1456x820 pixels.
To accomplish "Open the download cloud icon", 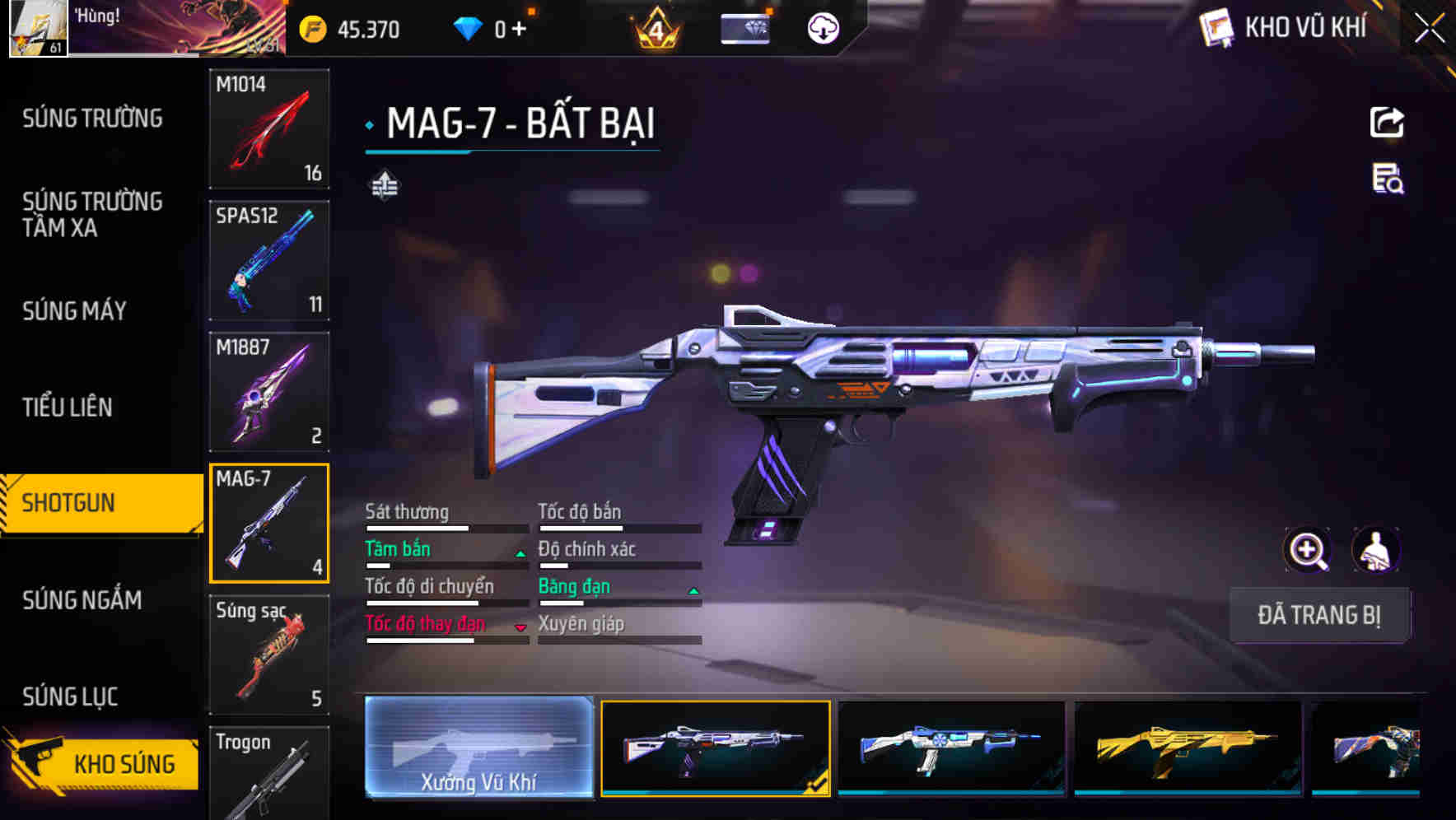I will [823, 29].
